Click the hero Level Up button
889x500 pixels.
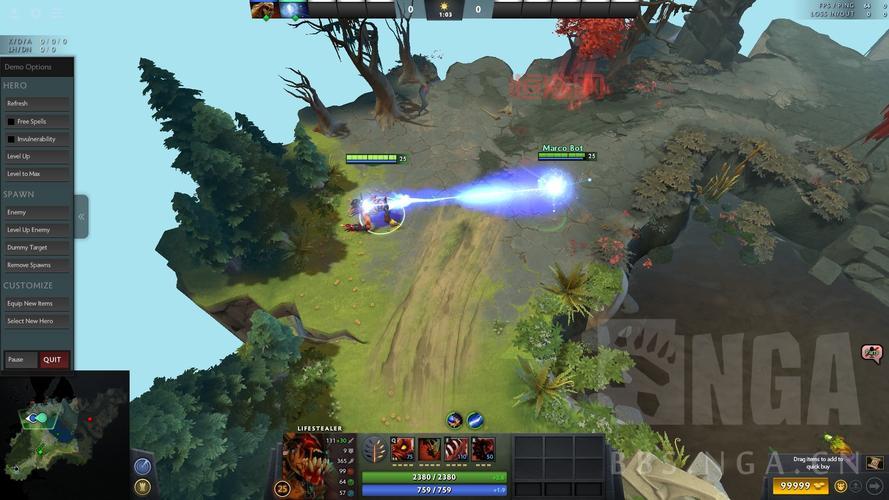[37, 157]
